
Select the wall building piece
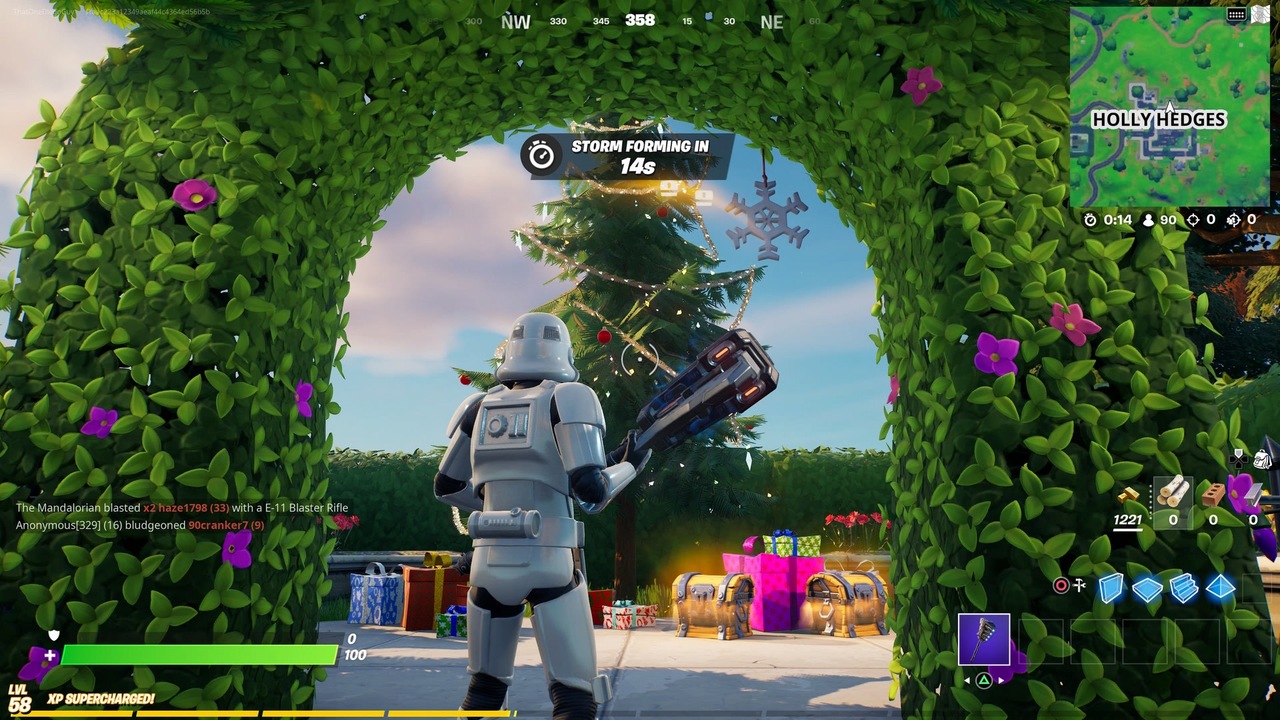1111,588
